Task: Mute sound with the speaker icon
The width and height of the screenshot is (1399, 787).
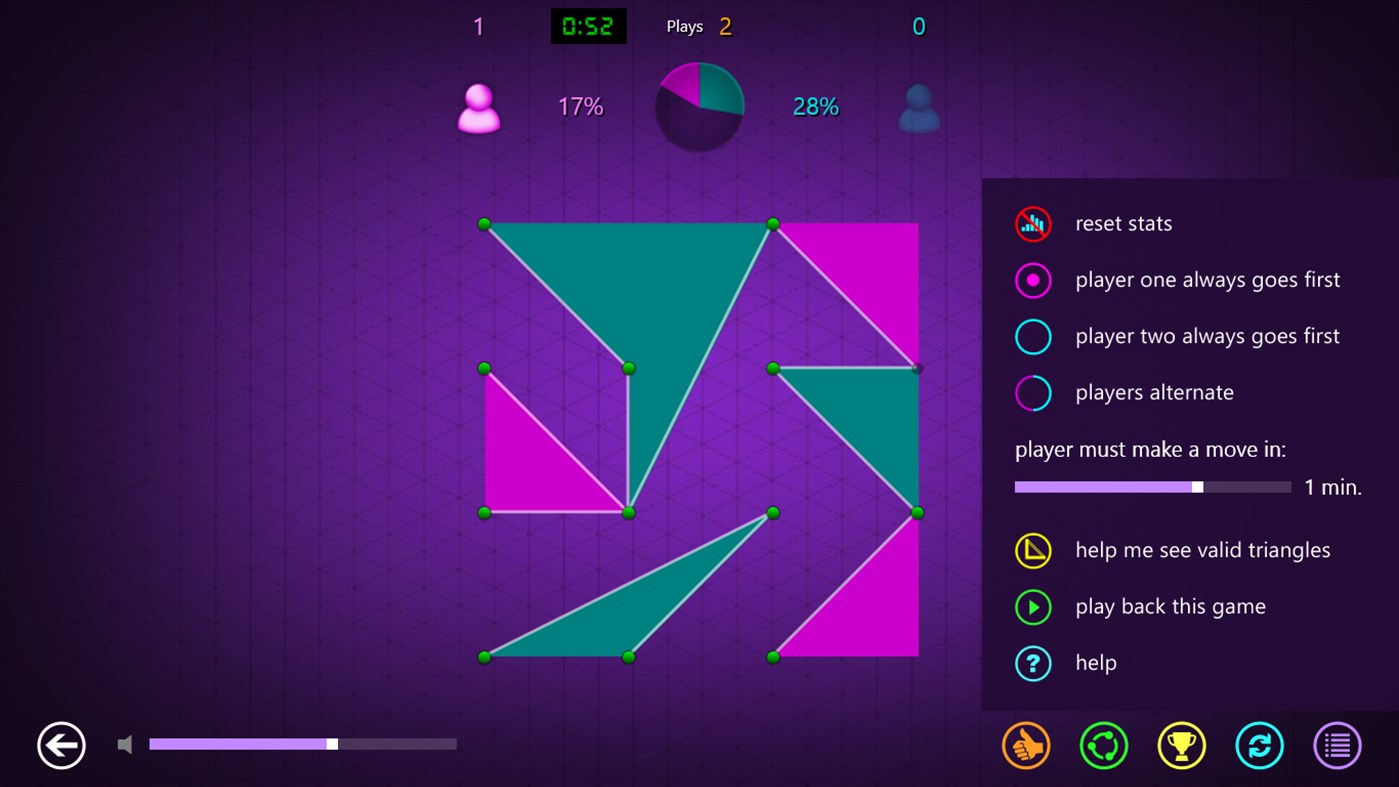Action: (124, 744)
